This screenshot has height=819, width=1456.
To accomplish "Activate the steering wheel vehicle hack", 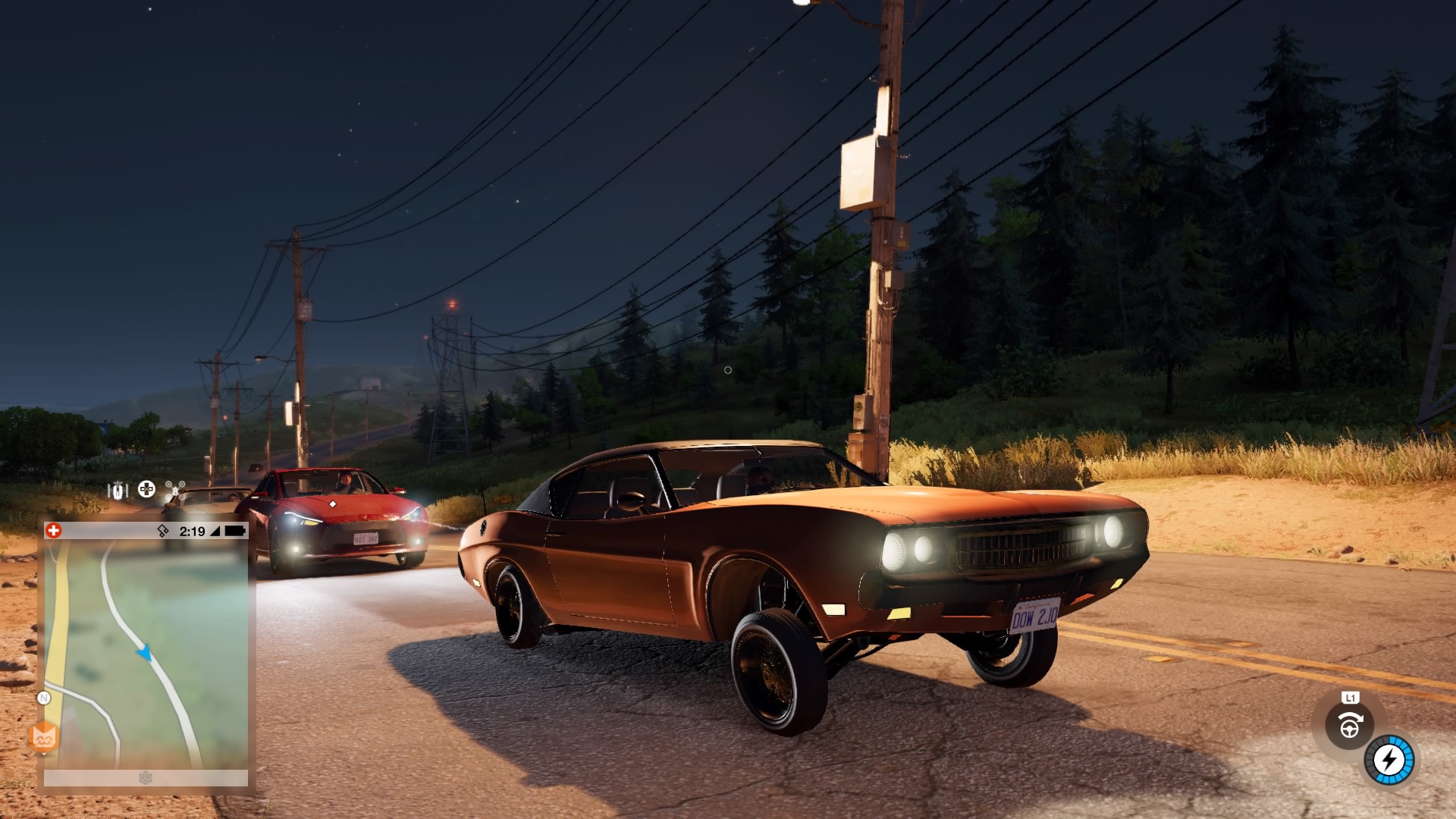I will (x=1349, y=726).
